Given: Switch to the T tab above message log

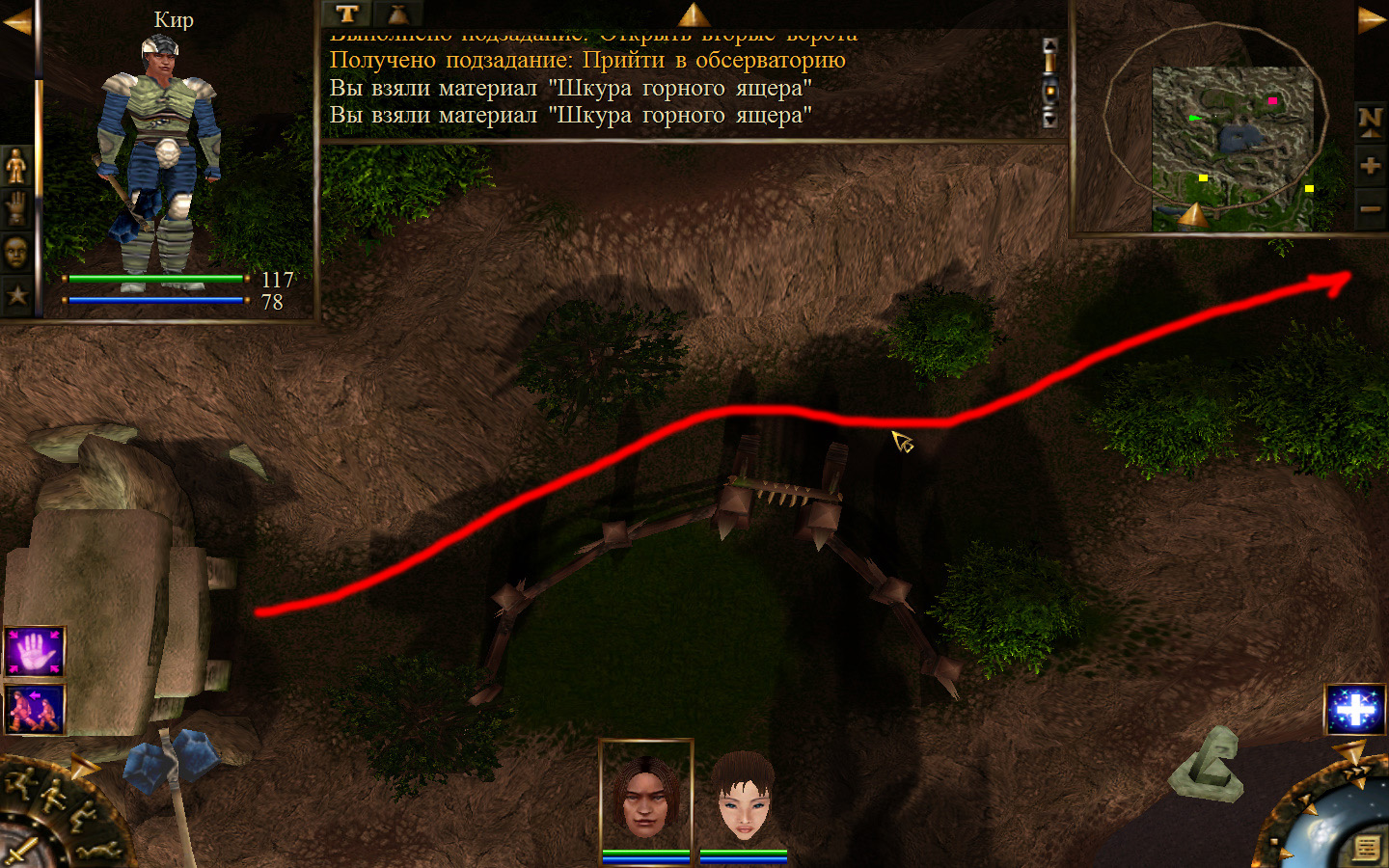Looking at the screenshot, I should [x=347, y=14].
